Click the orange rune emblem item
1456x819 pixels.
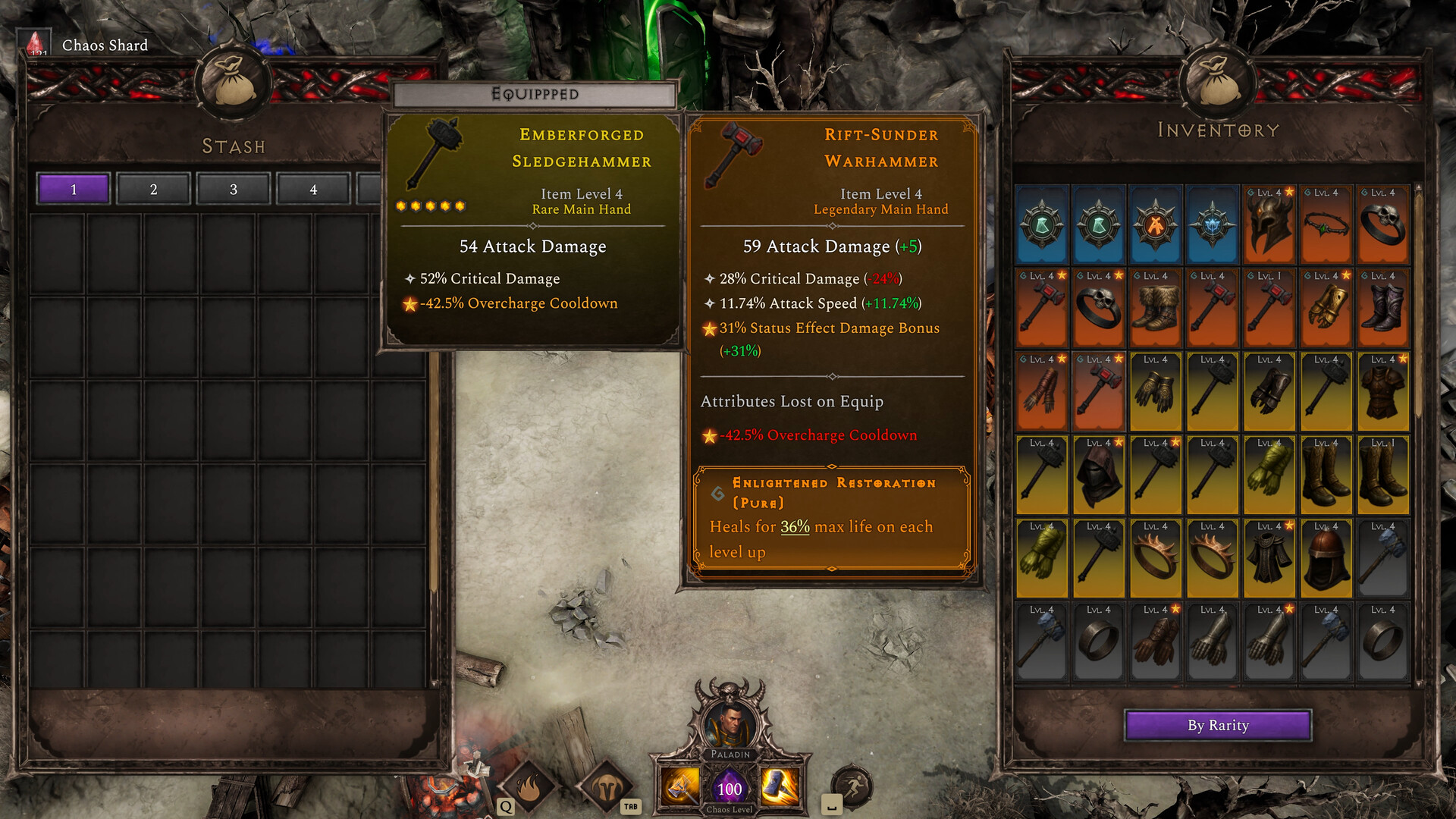click(1155, 226)
